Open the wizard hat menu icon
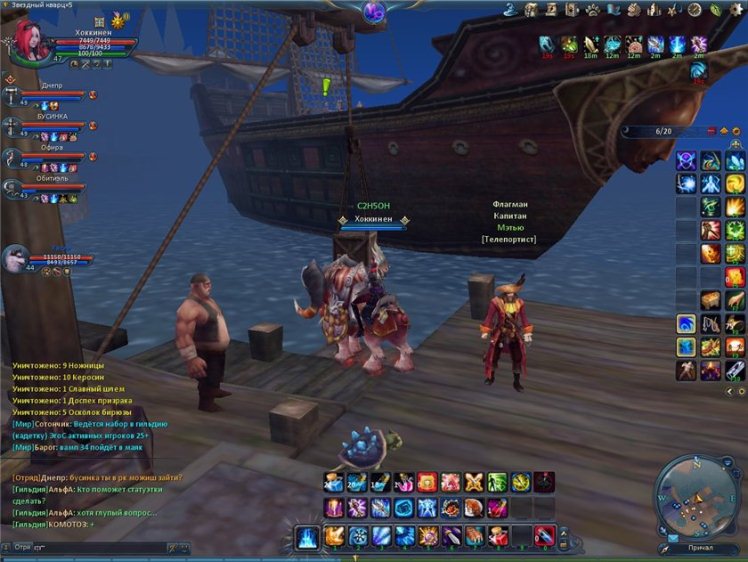The height and width of the screenshot is (562, 748). coord(509,9)
